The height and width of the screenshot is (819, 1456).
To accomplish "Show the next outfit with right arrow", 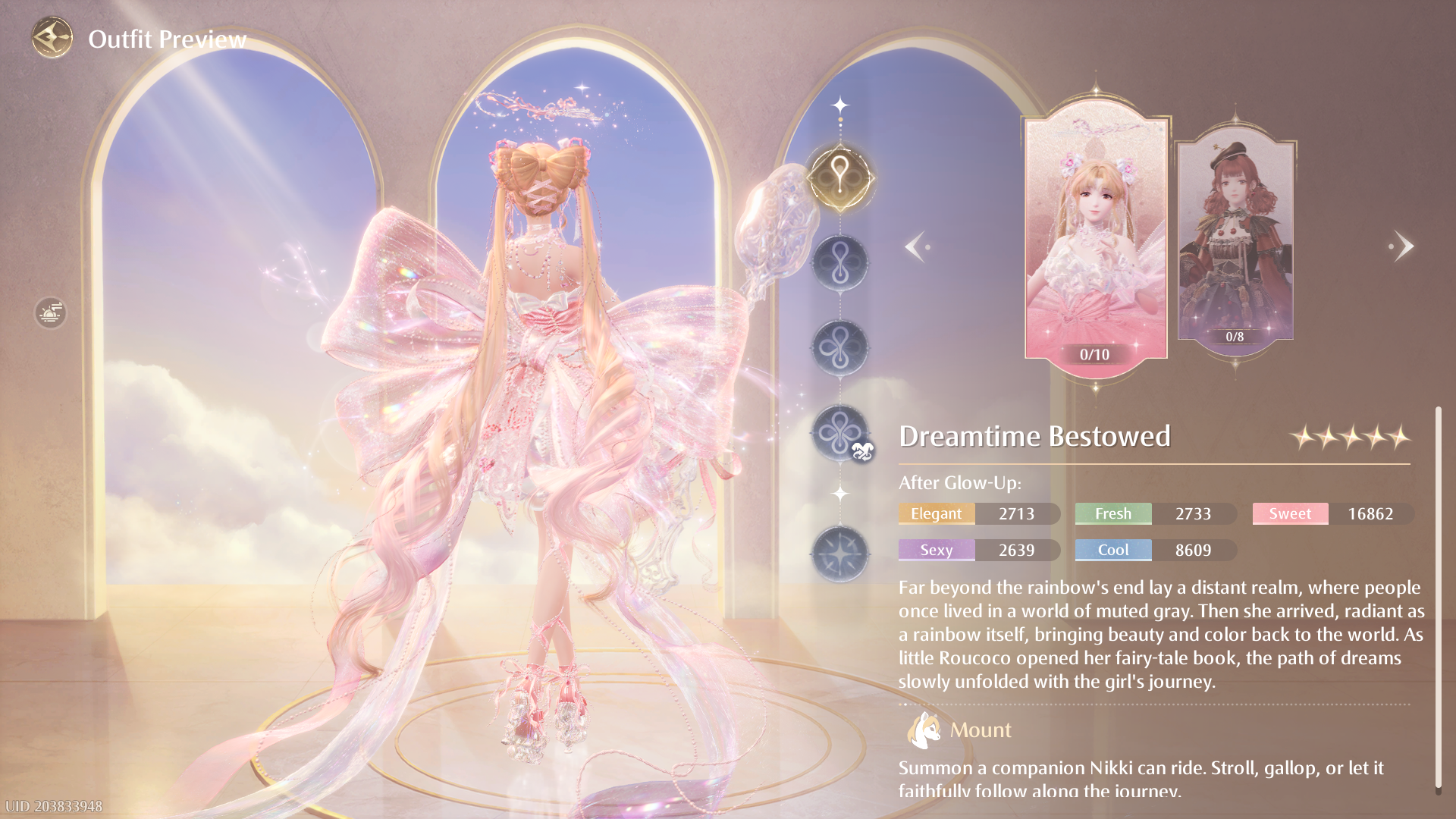I will [1402, 246].
